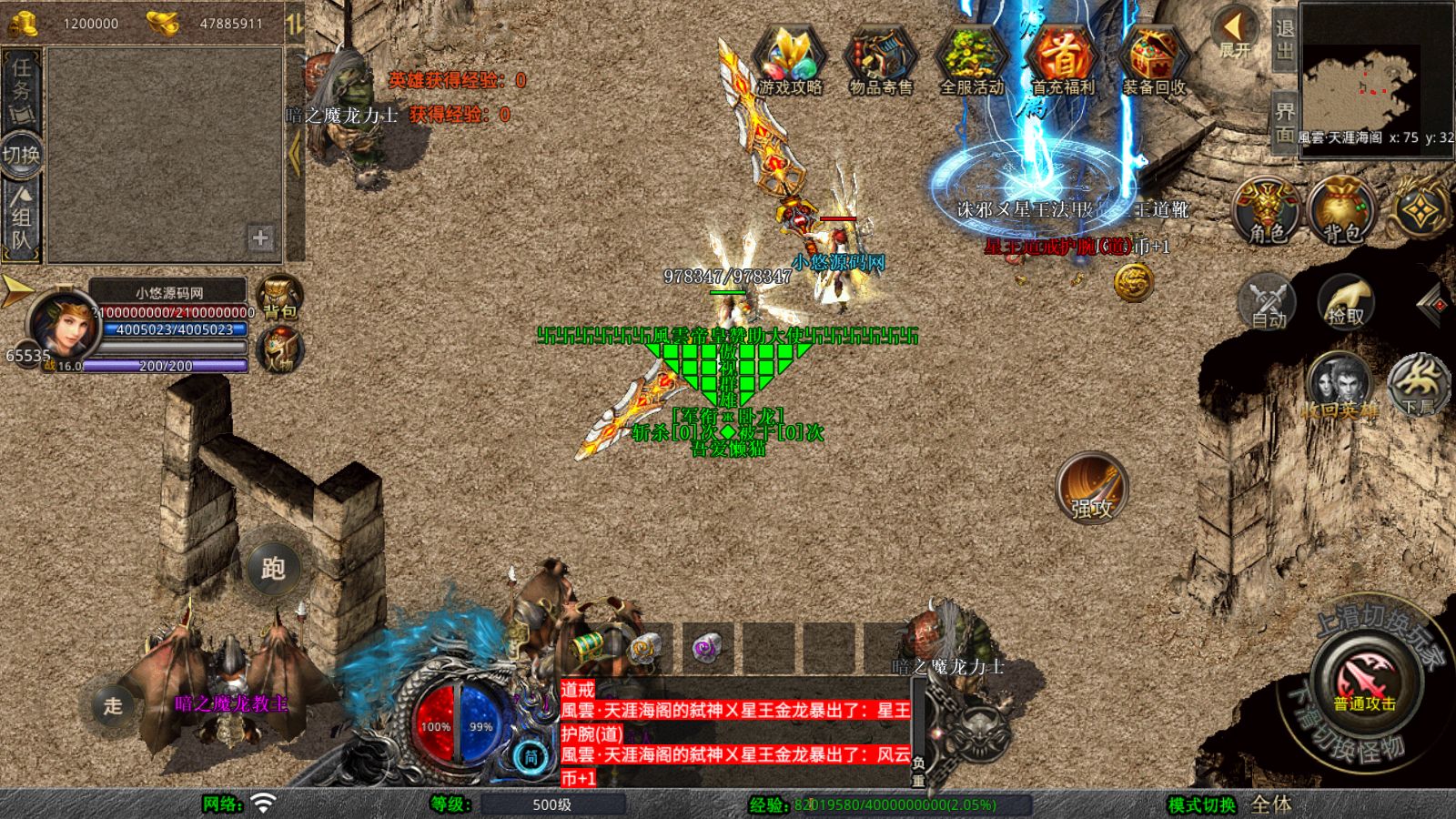This screenshot has height=819, width=1456.
Task: Toggle the 展开 expand arrow button
Action: tap(1236, 35)
